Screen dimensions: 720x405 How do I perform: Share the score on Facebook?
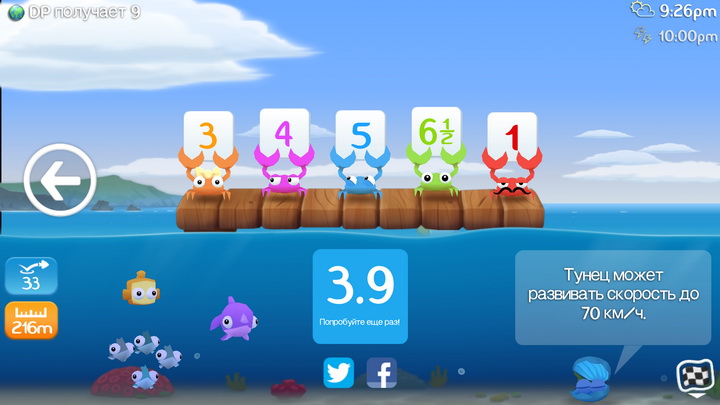coord(381,372)
